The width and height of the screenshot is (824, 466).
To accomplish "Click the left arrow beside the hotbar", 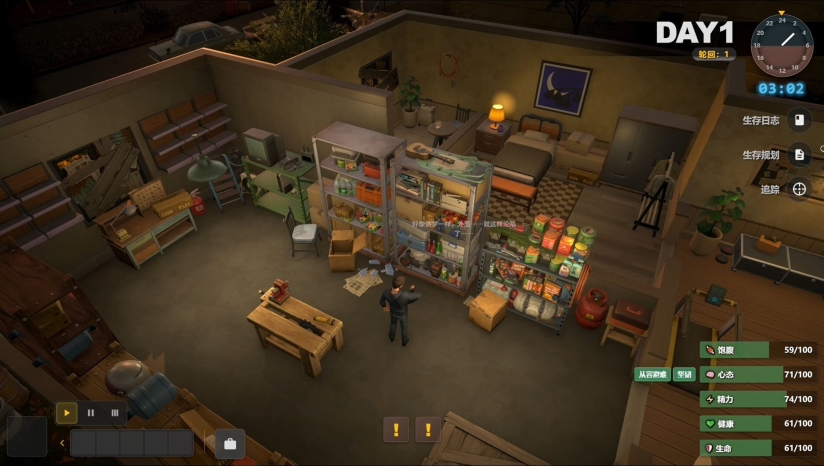I will coord(62,443).
